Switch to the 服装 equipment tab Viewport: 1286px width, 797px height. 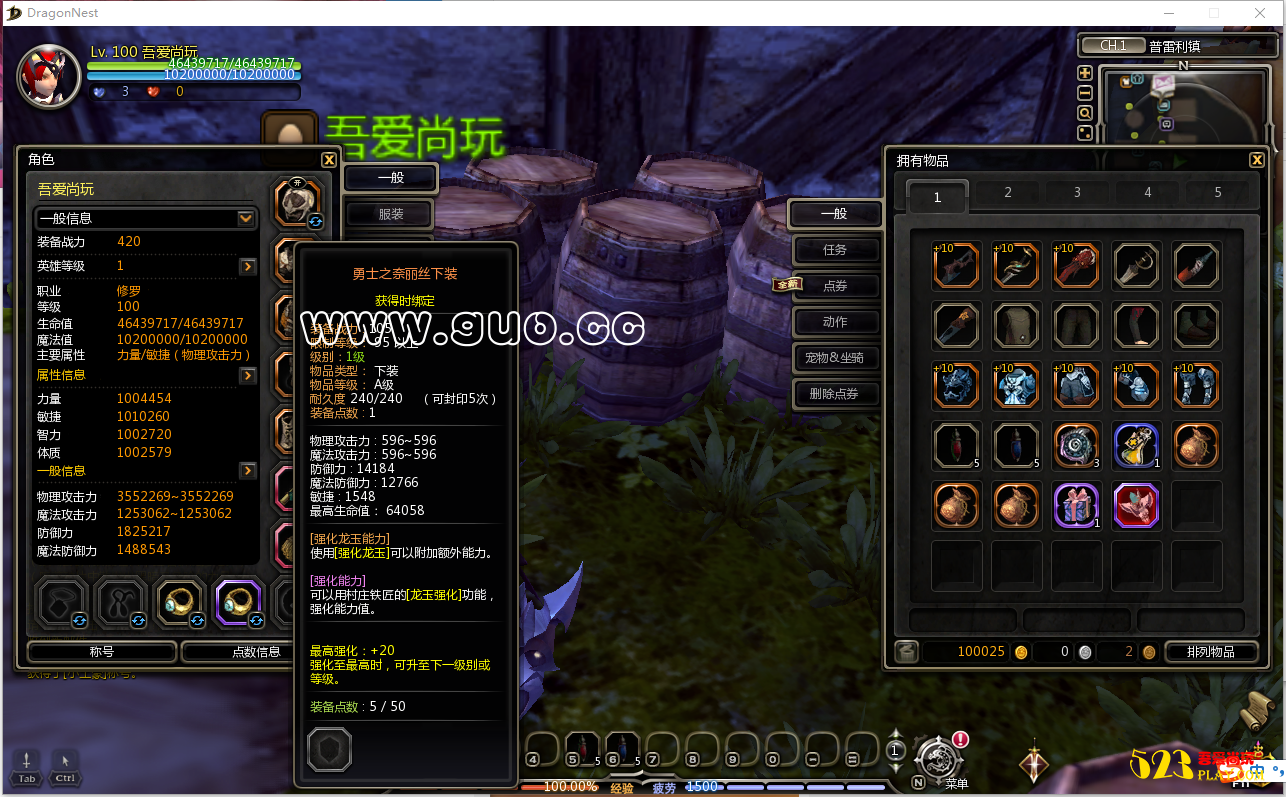390,214
